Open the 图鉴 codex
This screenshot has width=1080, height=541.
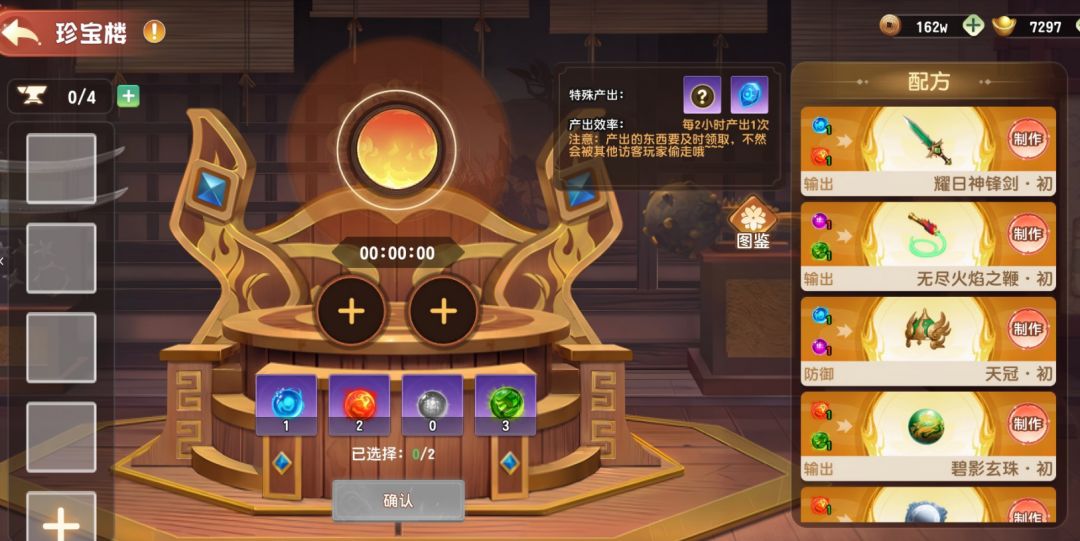pos(753,226)
